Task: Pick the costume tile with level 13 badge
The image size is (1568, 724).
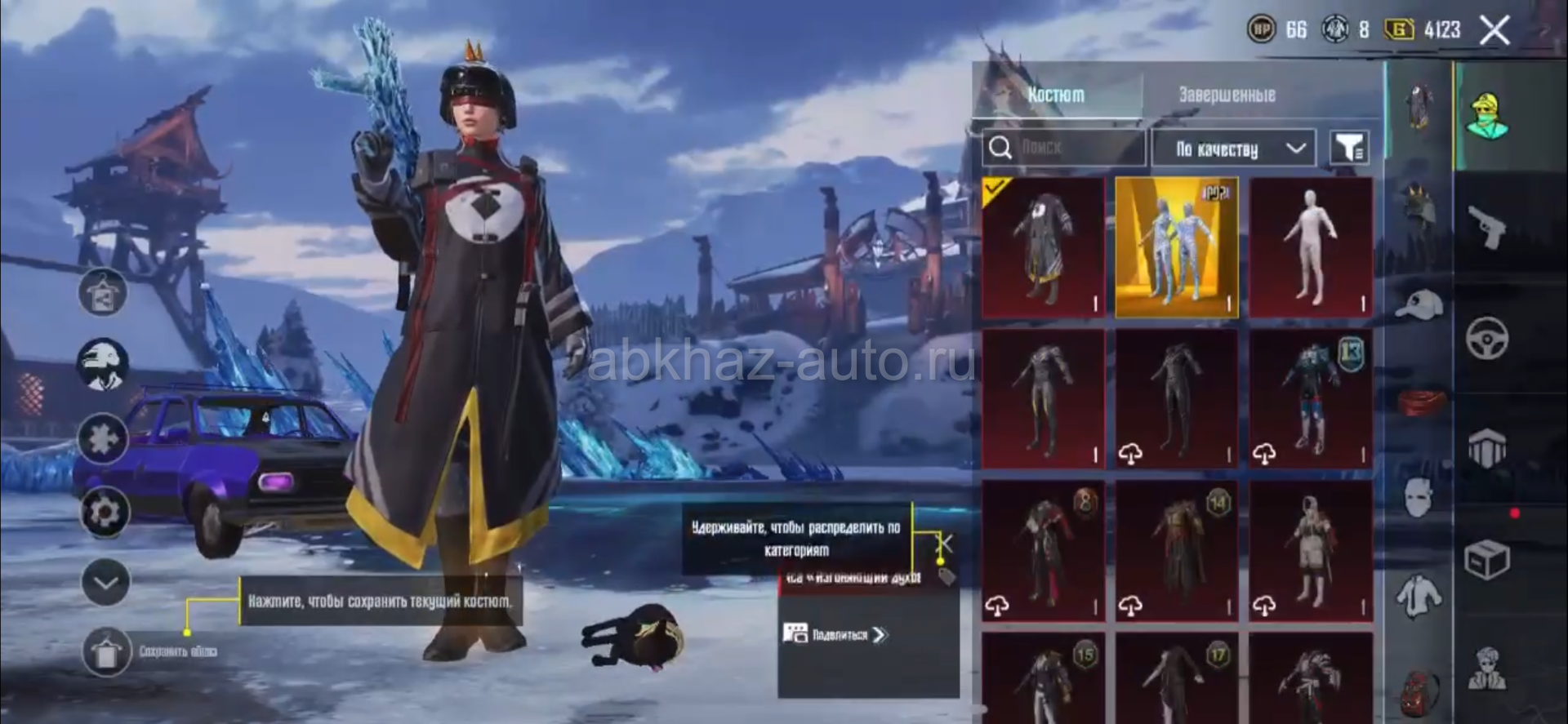Action: click(x=1311, y=399)
